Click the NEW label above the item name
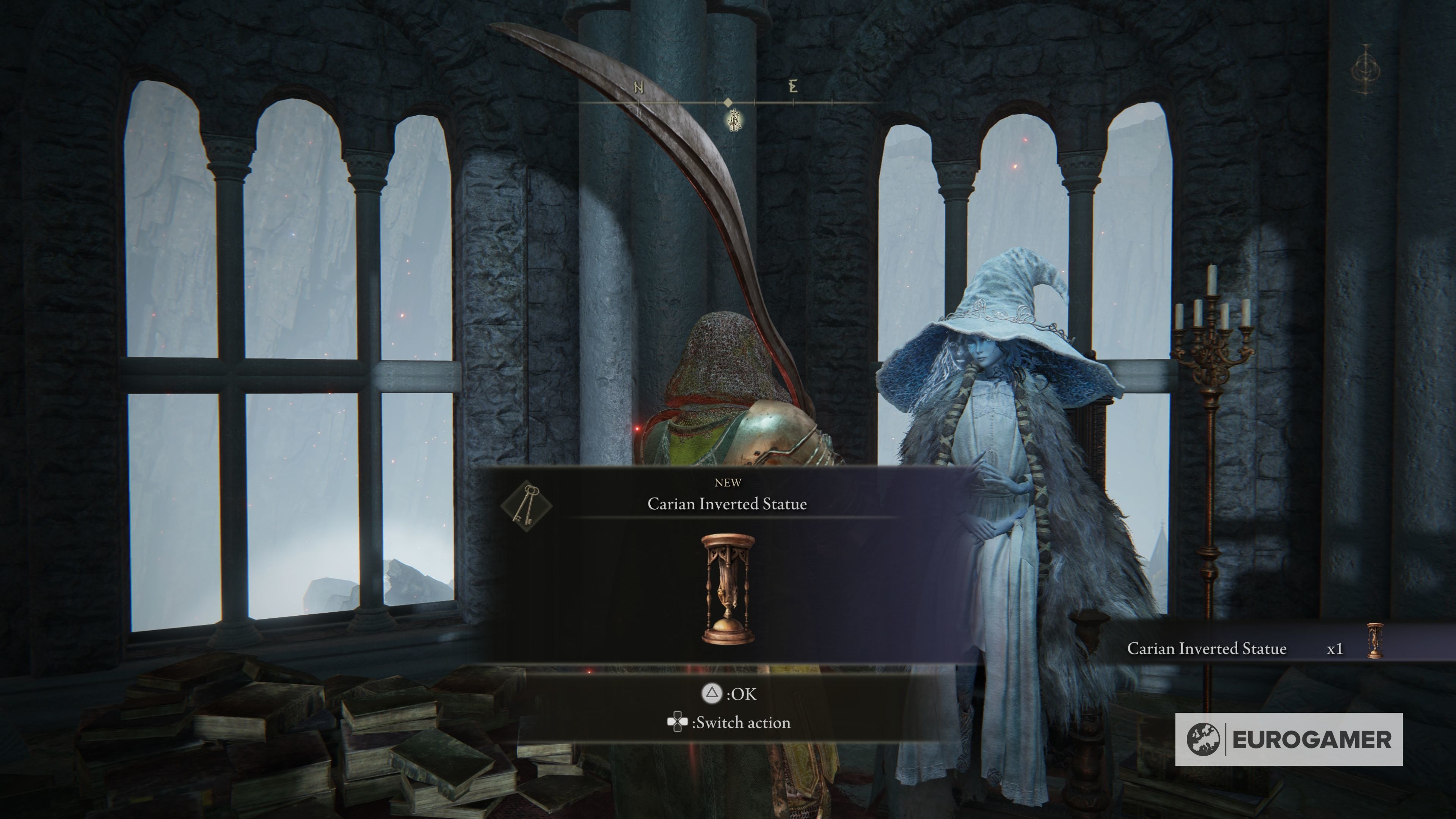The height and width of the screenshot is (819, 1456). click(x=728, y=482)
